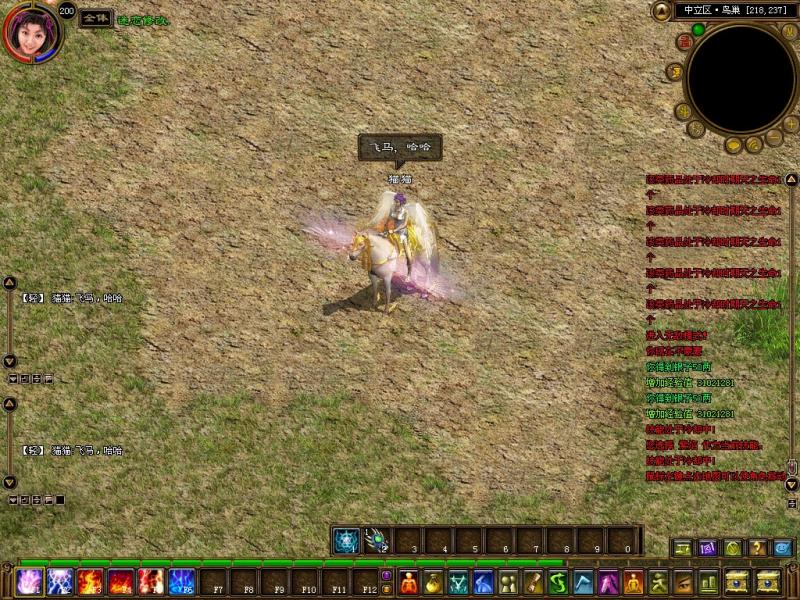Open the question mark help button

point(758,548)
